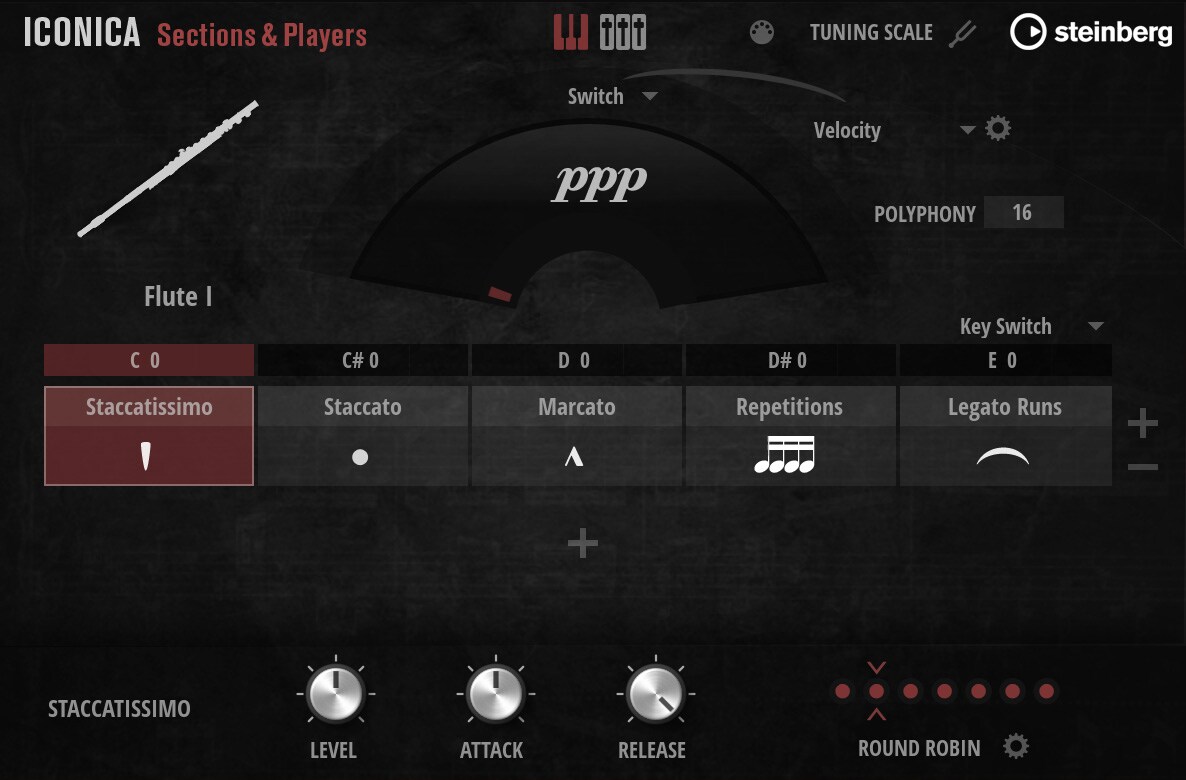Viewport: 1186px width, 780px height.
Task: Choose the Staccato articulation
Action: (362, 436)
